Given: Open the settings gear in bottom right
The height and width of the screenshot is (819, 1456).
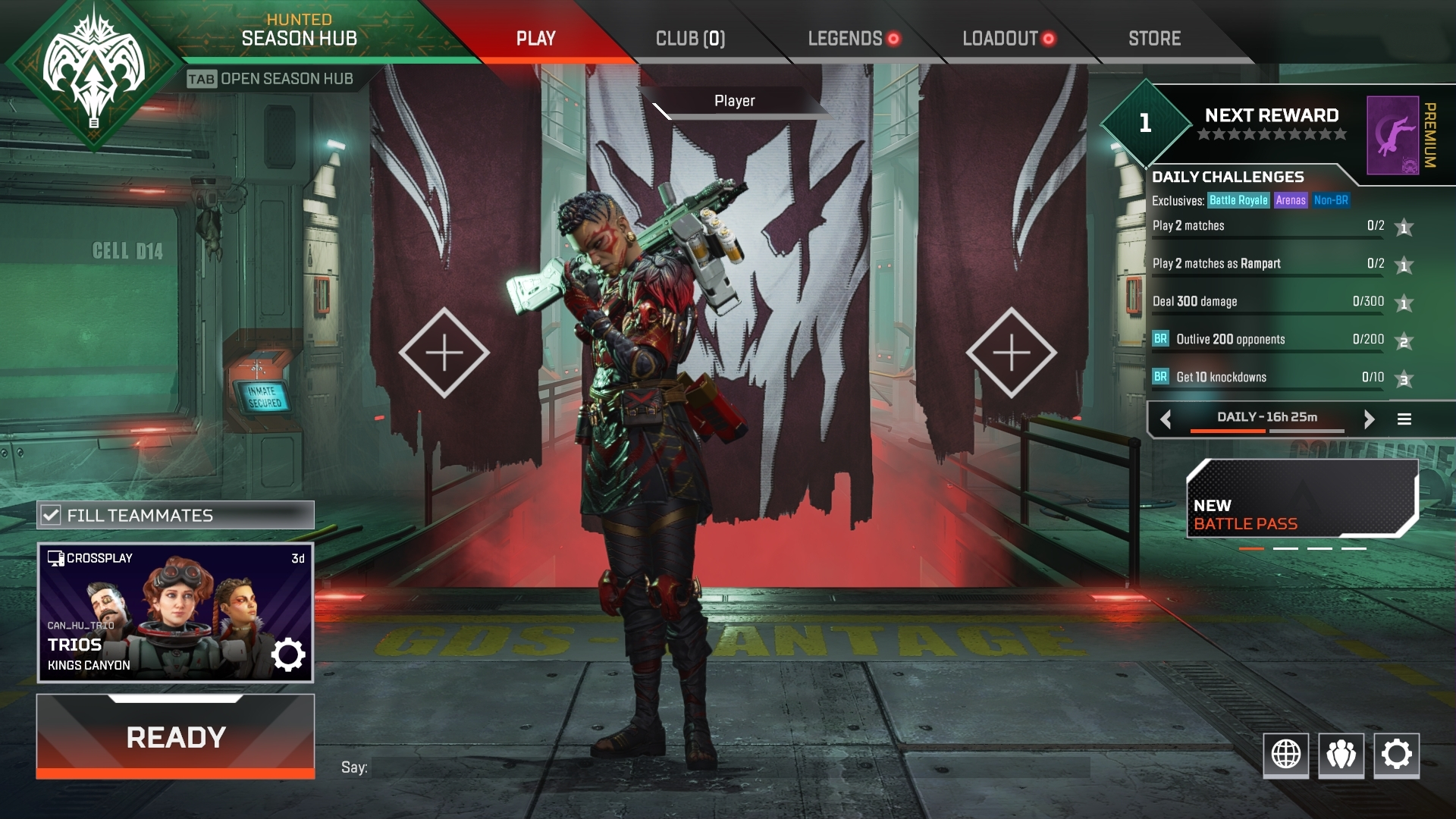Looking at the screenshot, I should pyautogui.click(x=1395, y=755).
